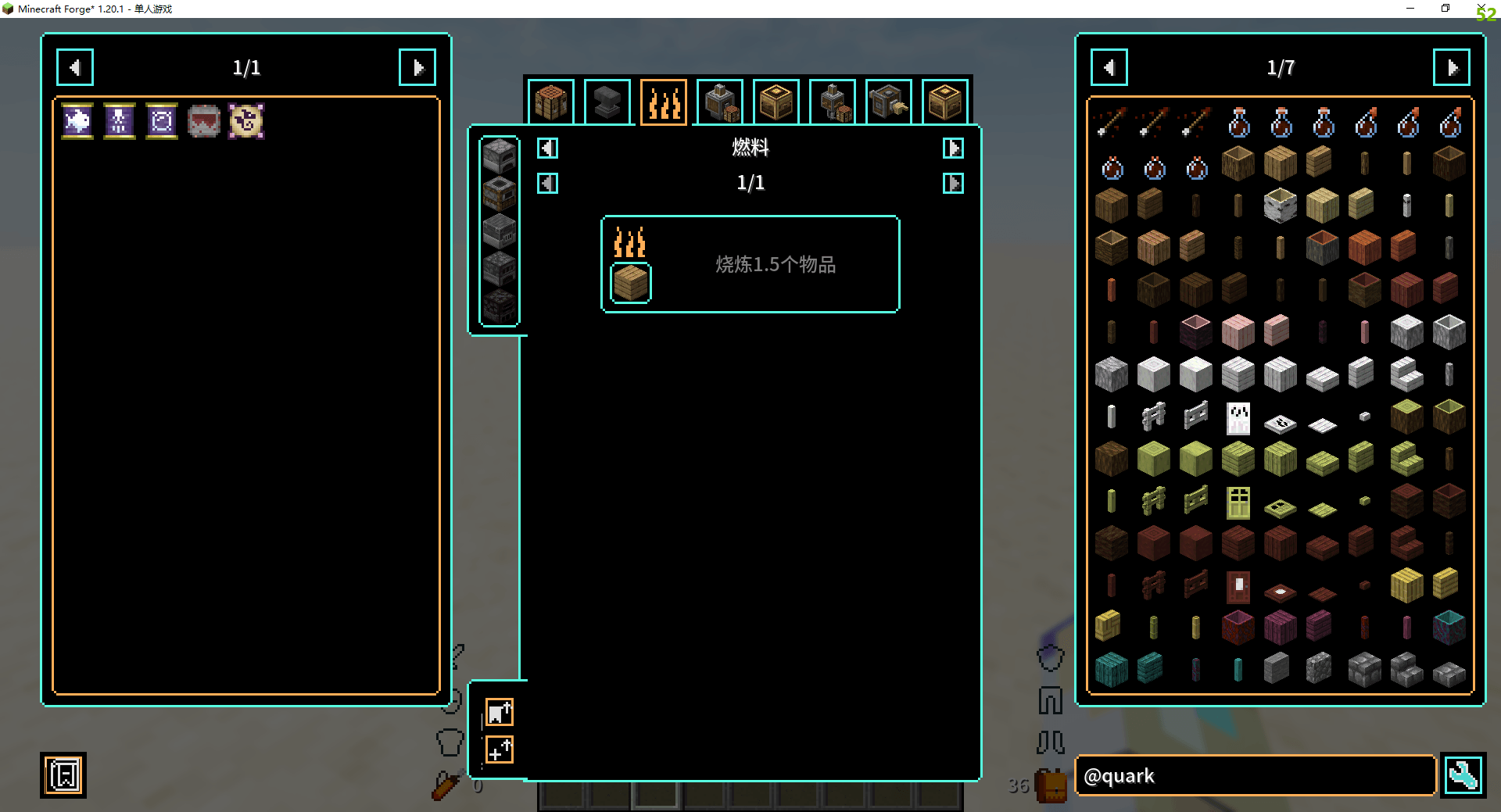
Task: Open the recipe tree book button
Action: pyautogui.click(x=63, y=776)
